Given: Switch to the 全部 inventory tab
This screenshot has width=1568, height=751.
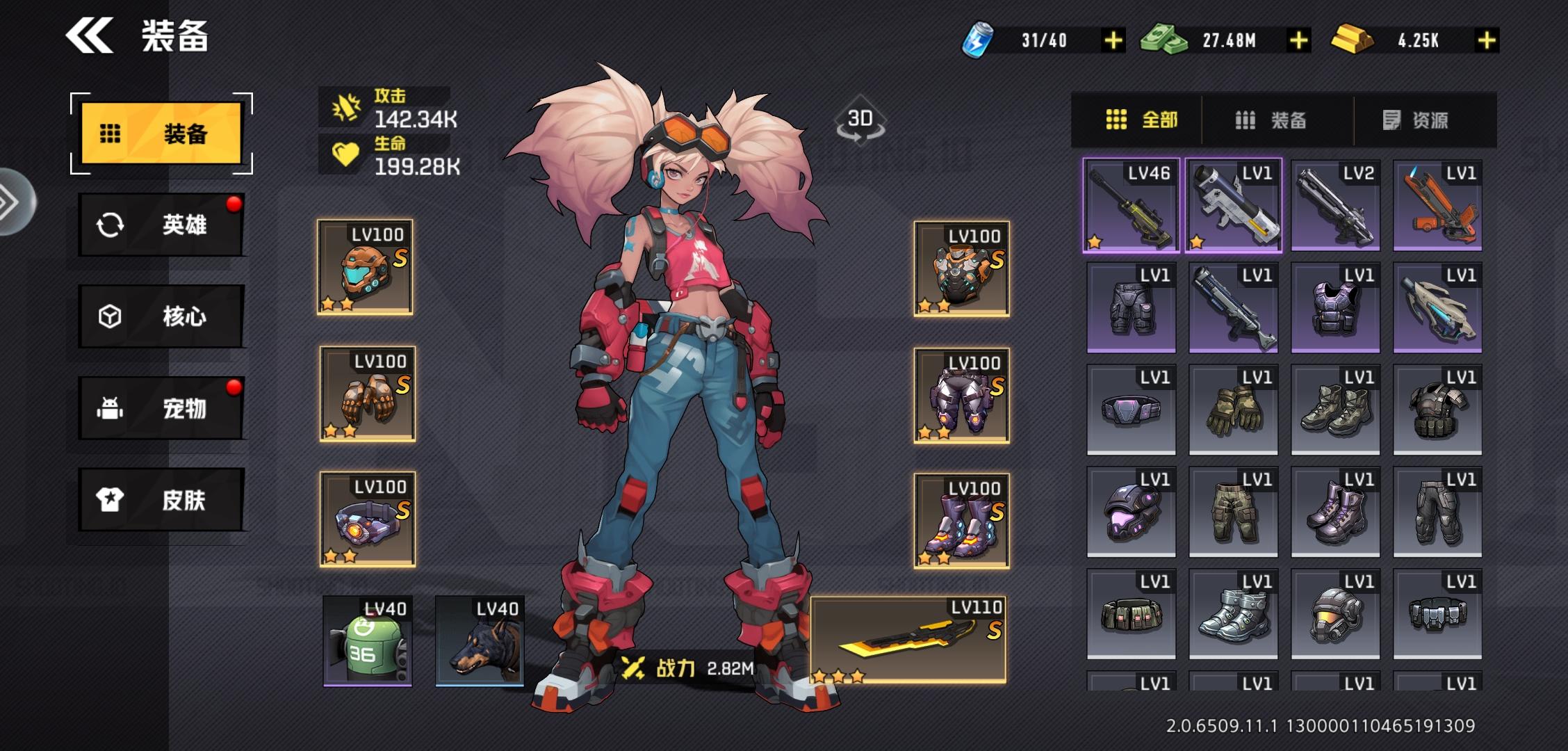Looking at the screenshot, I should [x=1141, y=120].
